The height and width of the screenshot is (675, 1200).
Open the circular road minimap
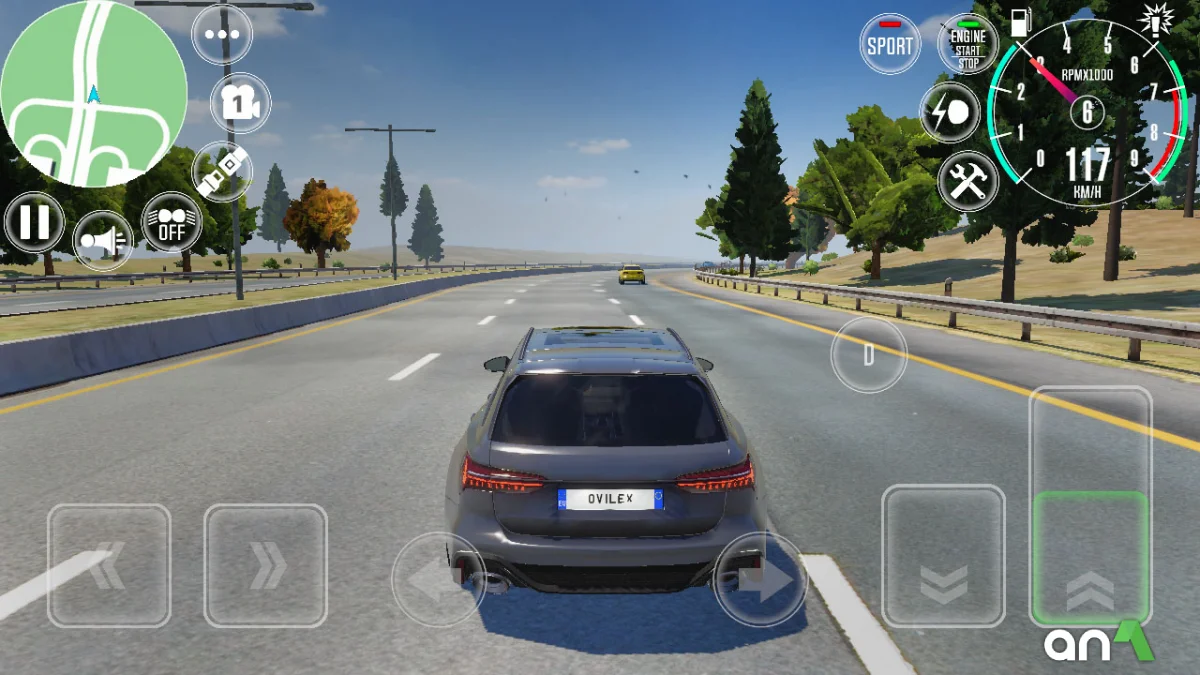tap(93, 93)
